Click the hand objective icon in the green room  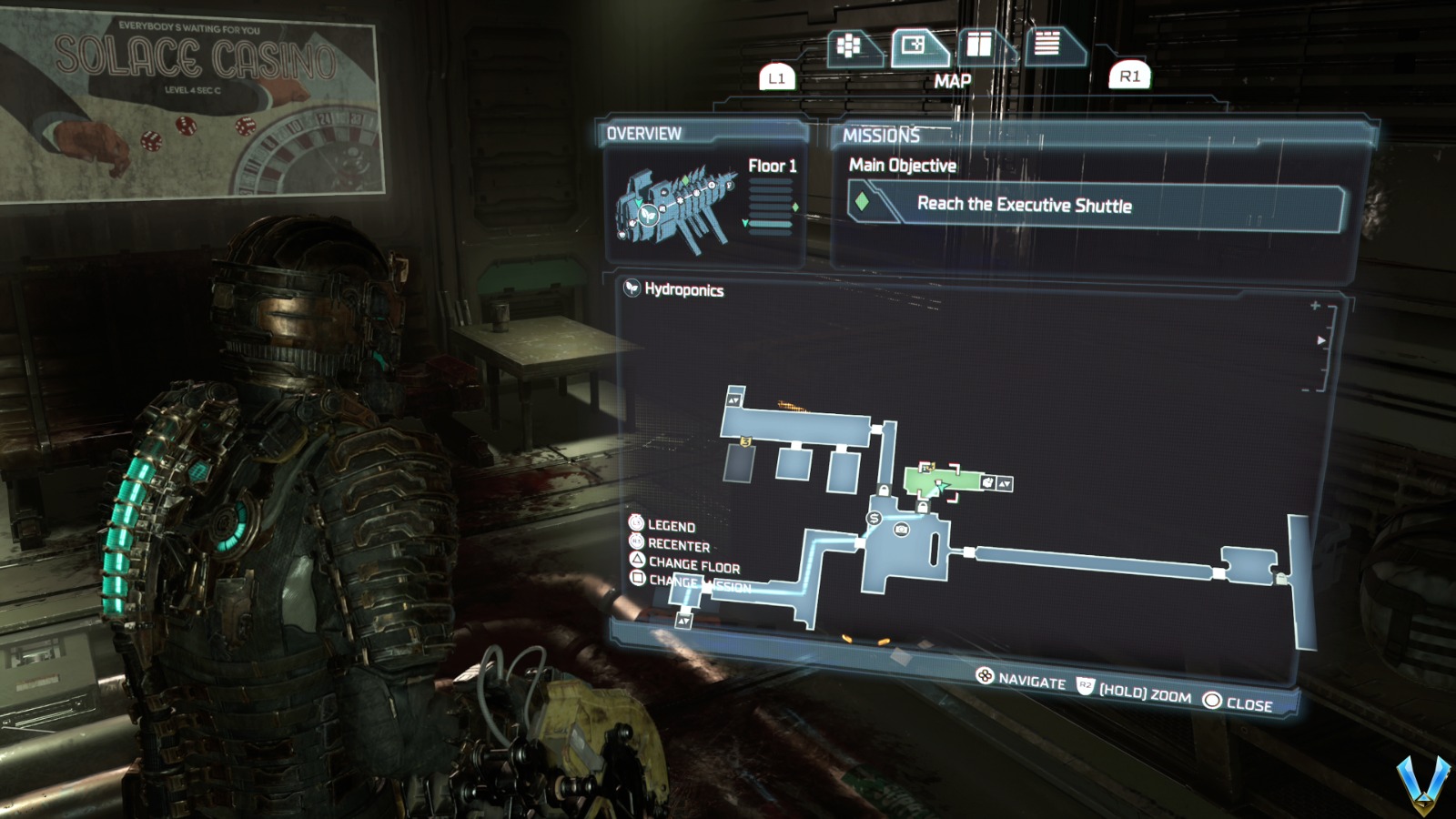989,481
